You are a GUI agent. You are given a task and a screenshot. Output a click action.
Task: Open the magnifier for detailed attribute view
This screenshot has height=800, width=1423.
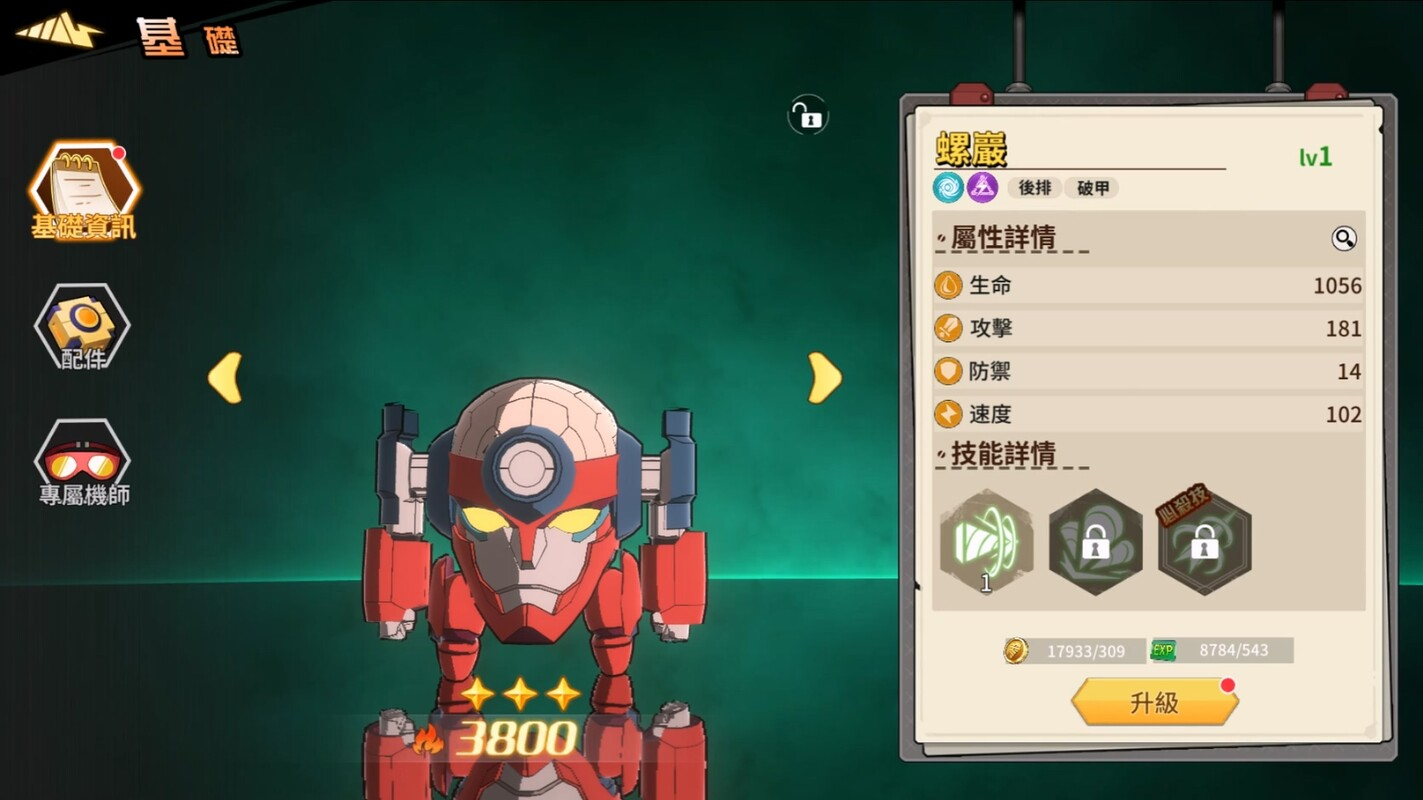click(x=1344, y=238)
